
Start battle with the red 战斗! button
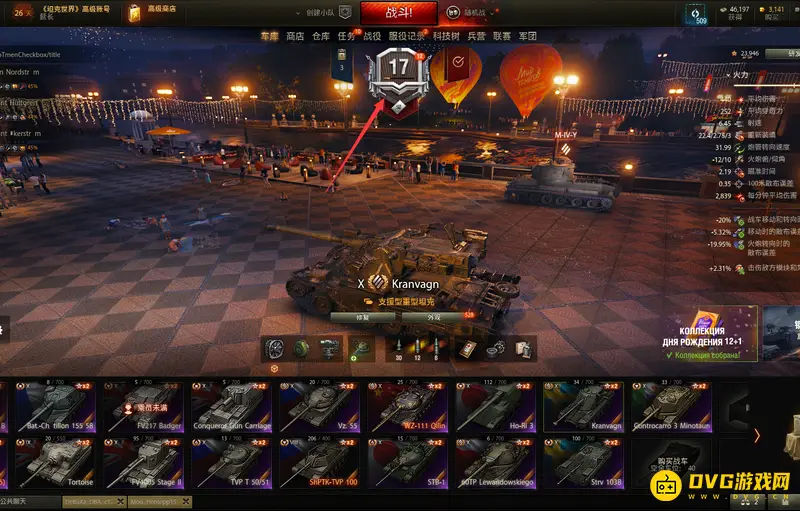tap(397, 13)
